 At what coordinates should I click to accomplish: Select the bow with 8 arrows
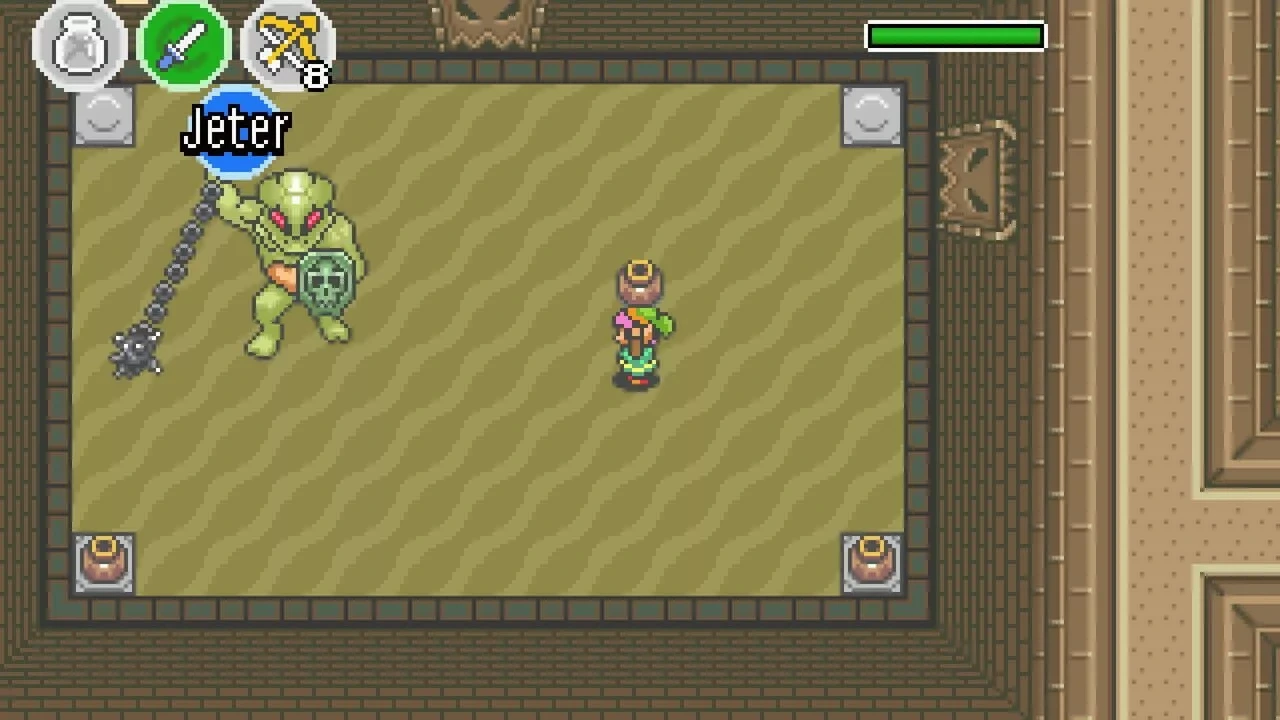287,43
